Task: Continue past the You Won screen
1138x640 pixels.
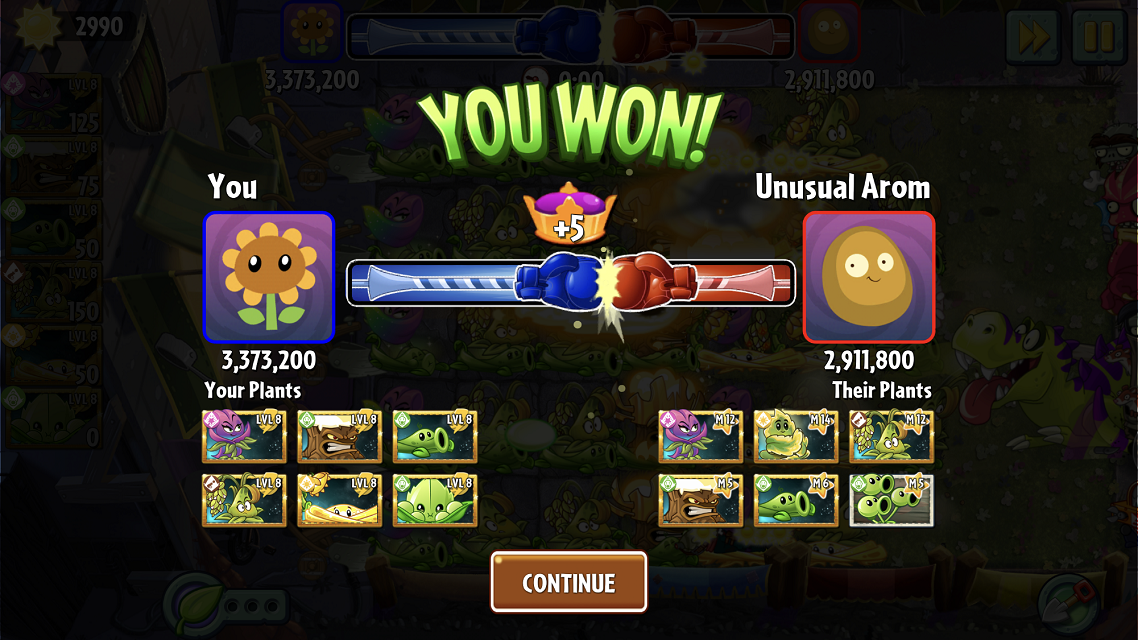Action: 568,582
